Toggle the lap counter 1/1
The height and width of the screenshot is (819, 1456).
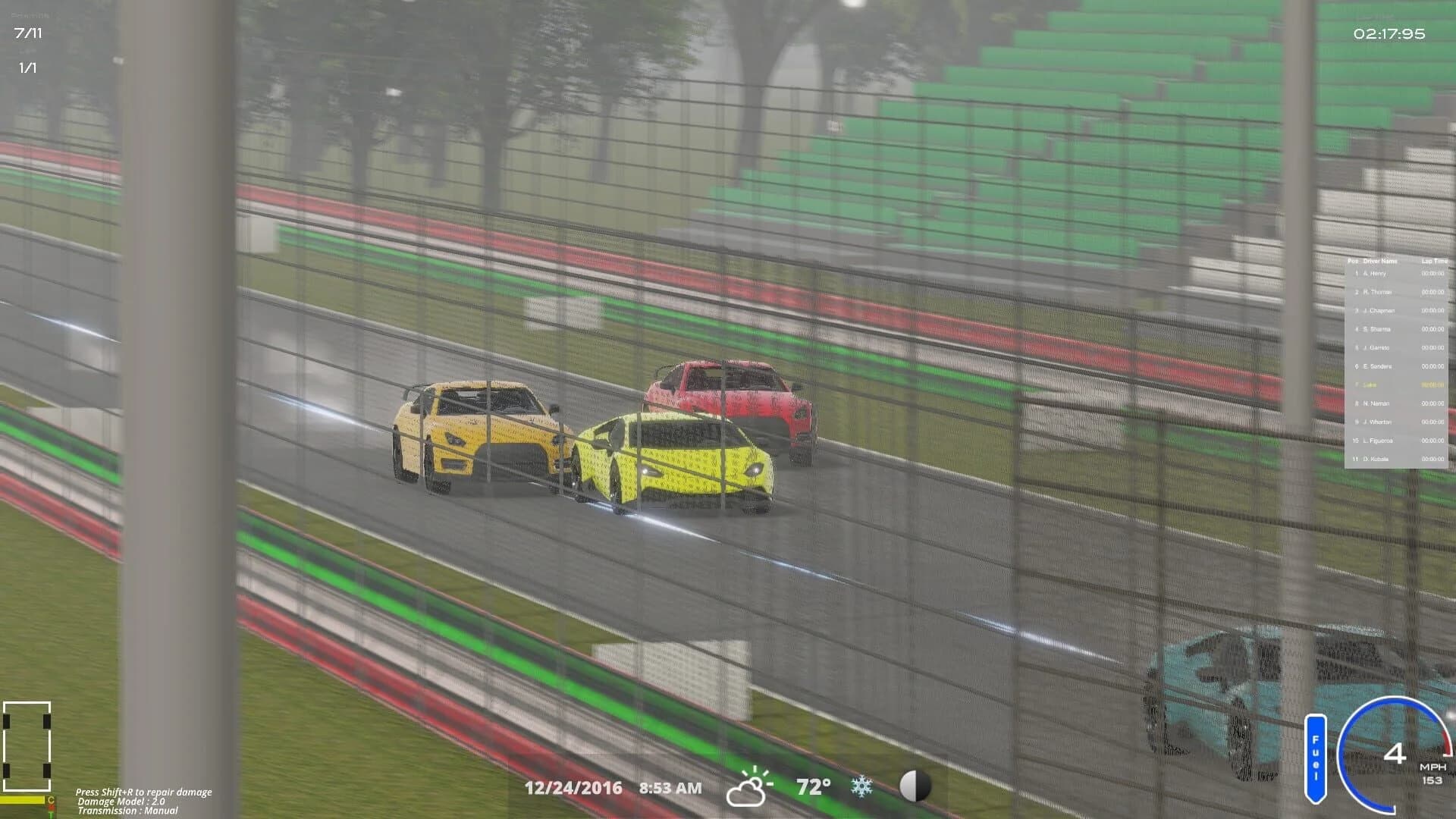27,67
